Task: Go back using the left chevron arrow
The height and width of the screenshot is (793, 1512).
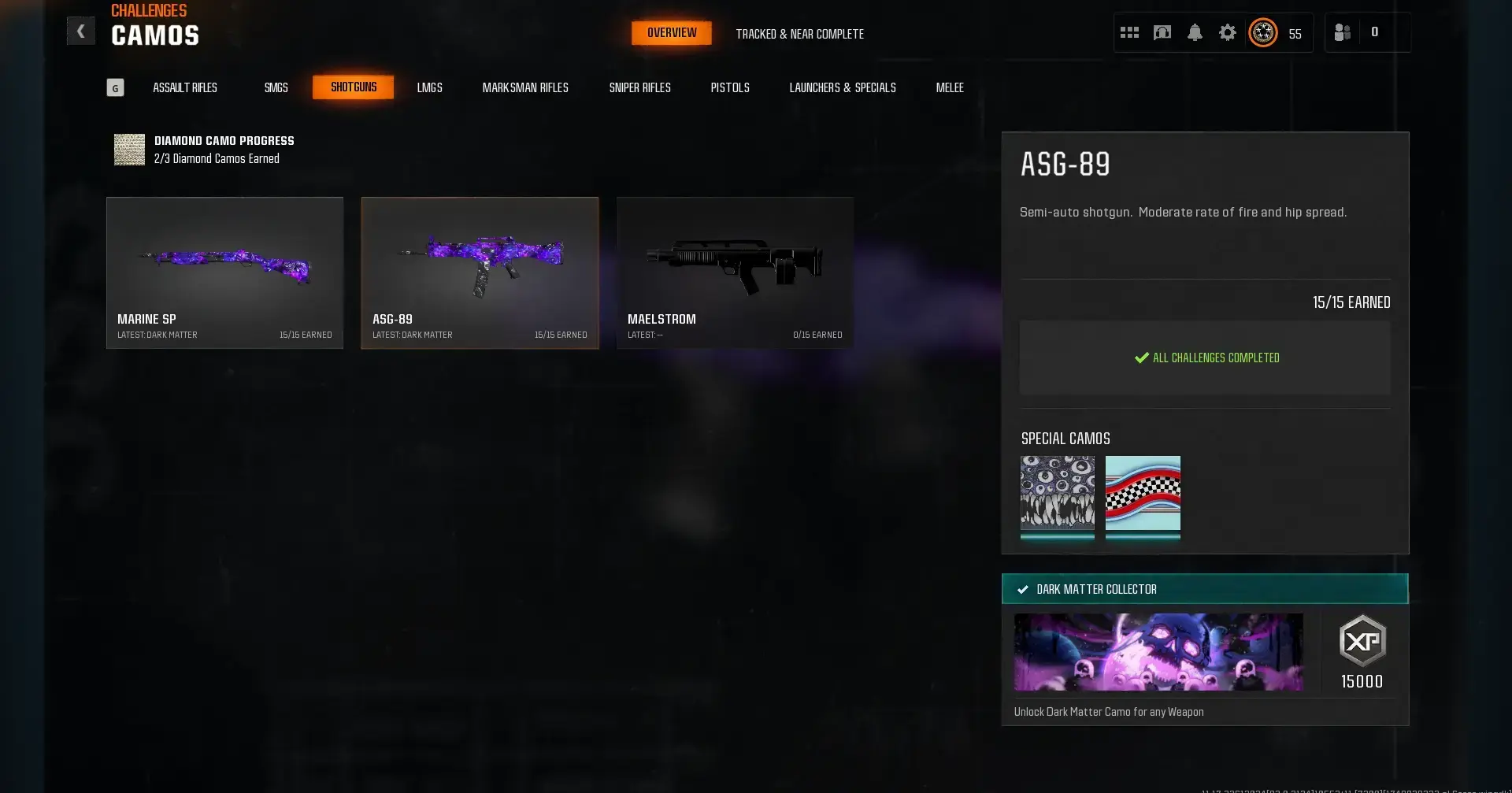Action: point(81,30)
